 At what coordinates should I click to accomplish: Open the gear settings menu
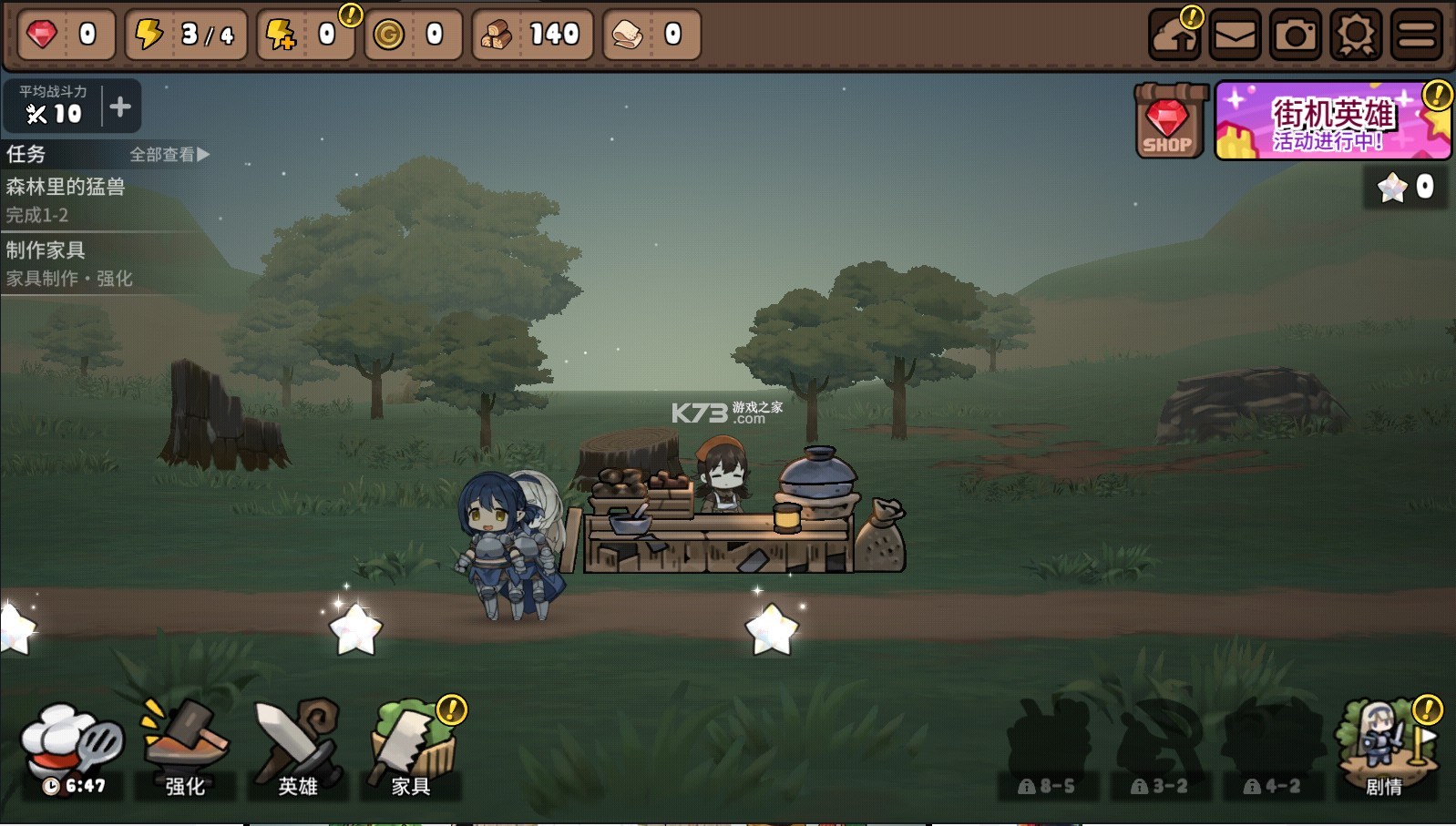[x=1356, y=36]
